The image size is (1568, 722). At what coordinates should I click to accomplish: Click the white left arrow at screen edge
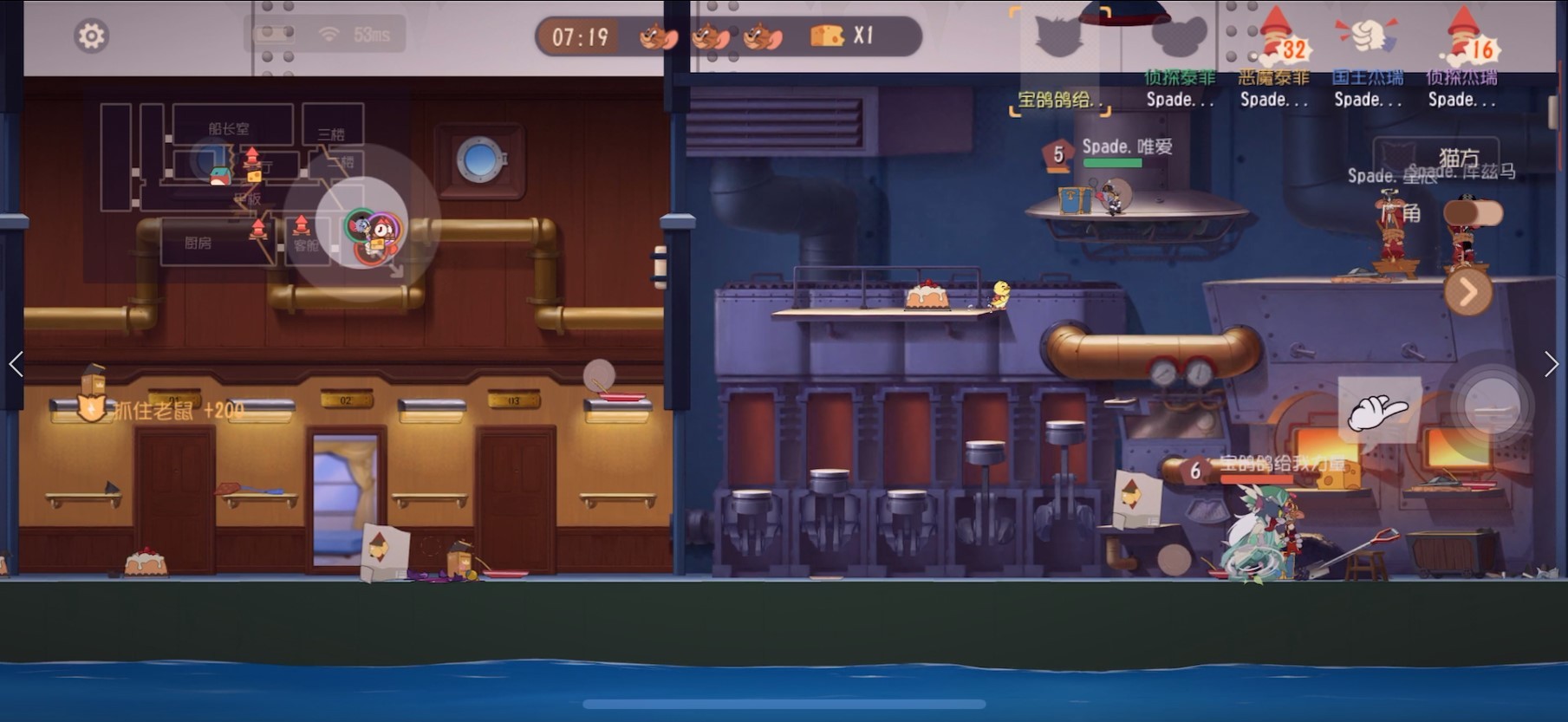(16, 364)
